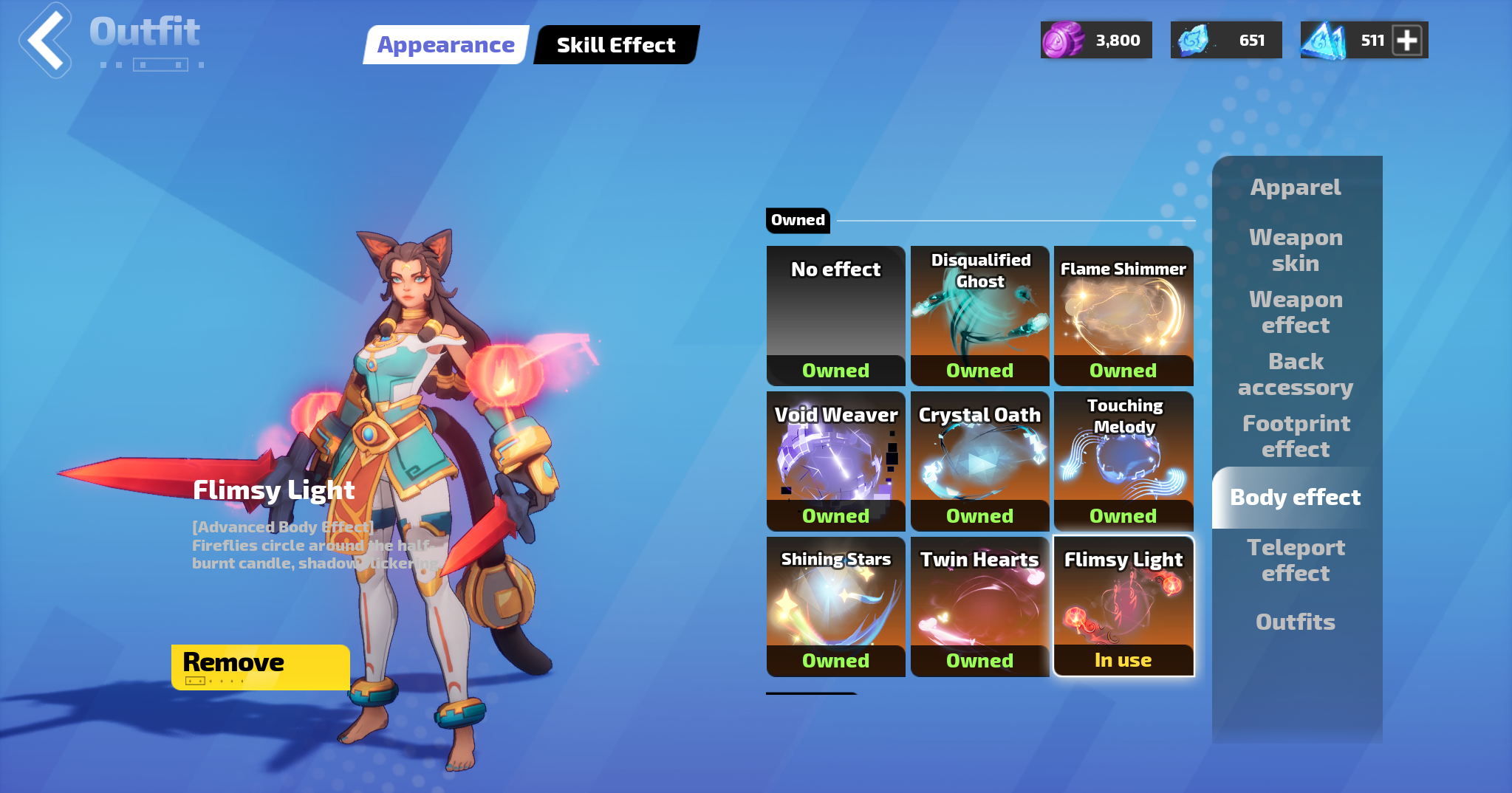Choose the Crystal Oath effect
The height and width of the screenshot is (793, 1512).
(x=979, y=461)
